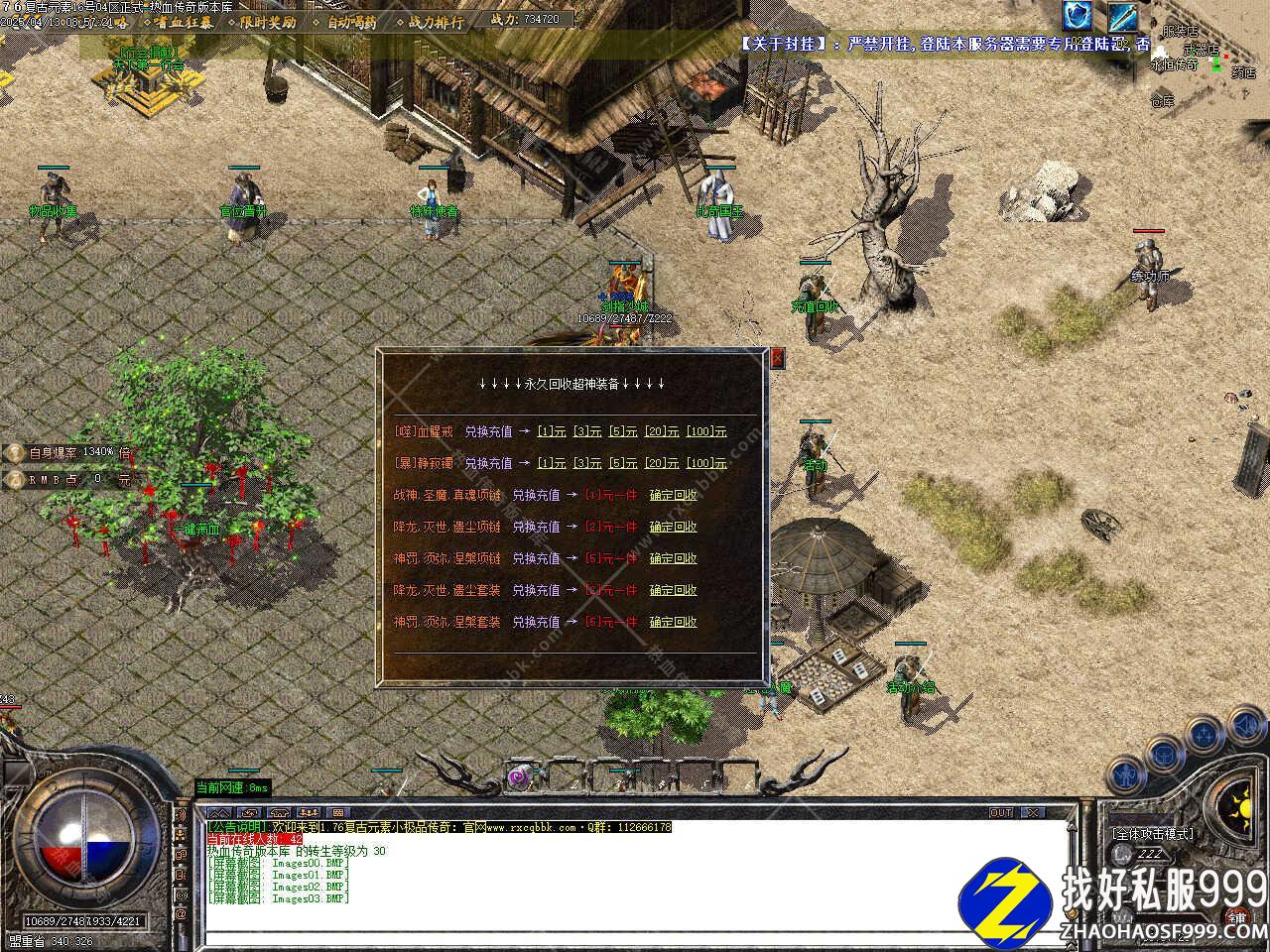Click the X button beside OUT
The image size is (1270, 952).
pos(1032,812)
